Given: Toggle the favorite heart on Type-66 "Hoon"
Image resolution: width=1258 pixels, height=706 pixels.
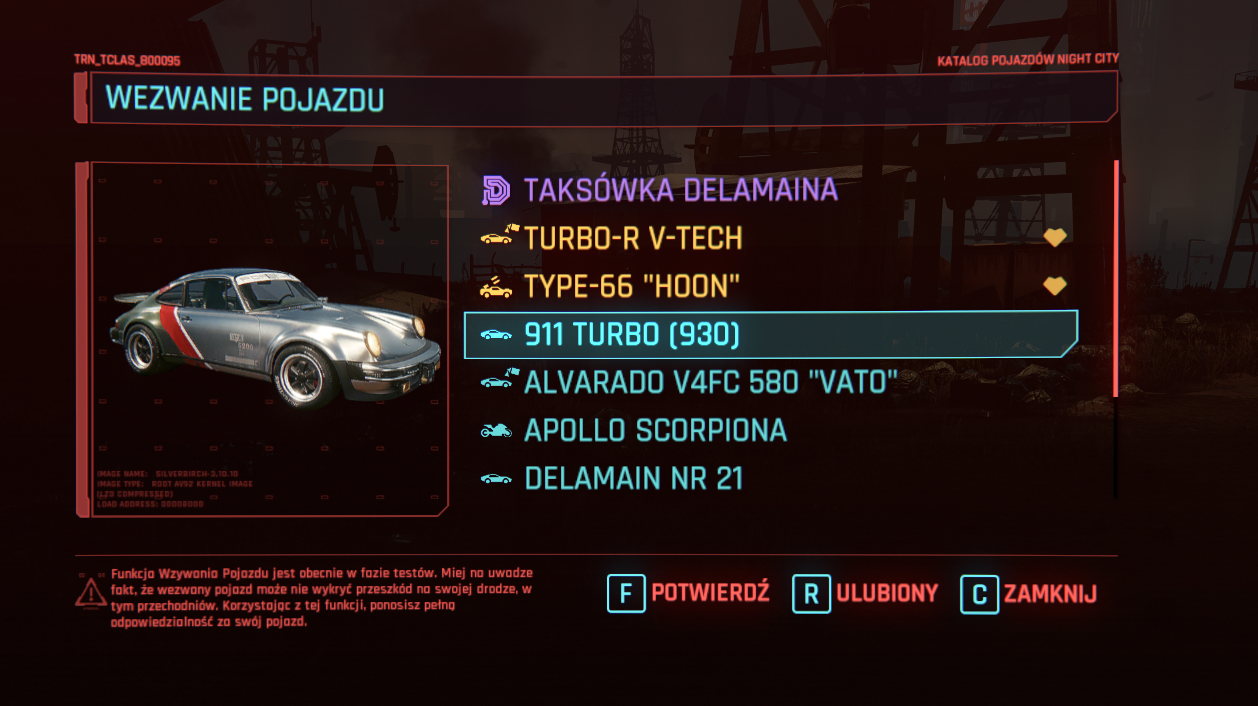Looking at the screenshot, I should coord(1055,287).
